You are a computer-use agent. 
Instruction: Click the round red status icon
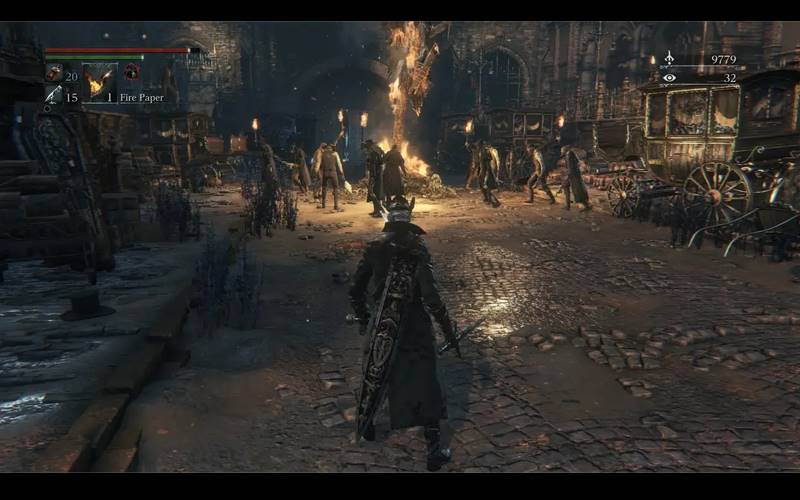coord(131,72)
